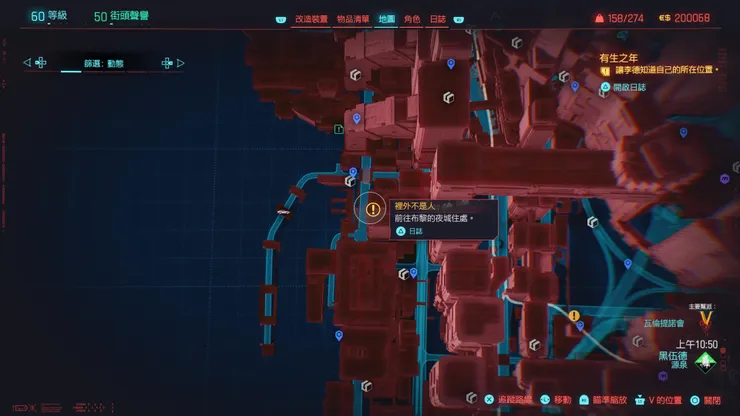Click the purple marker at the right edge
740x416 pixels.
[x=724, y=180]
